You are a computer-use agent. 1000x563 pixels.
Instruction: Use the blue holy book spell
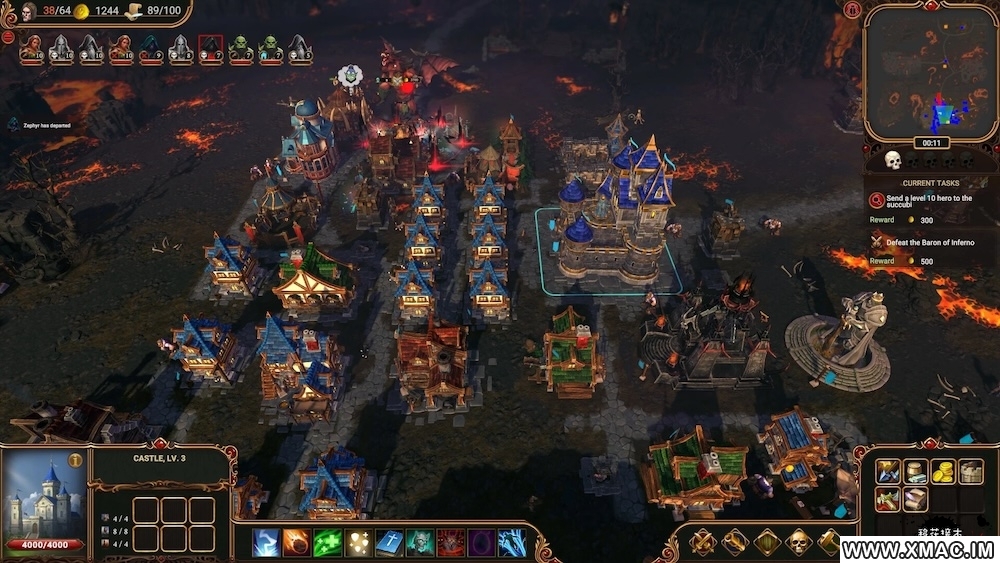pyautogui.click(x=389, y=542)
